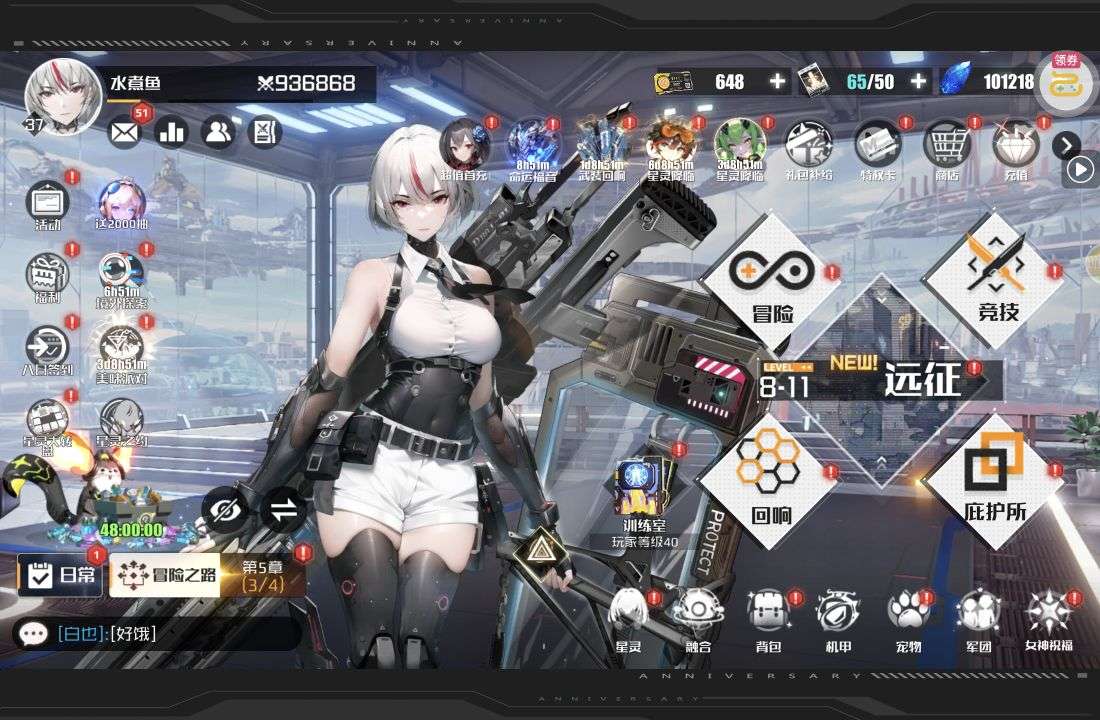Open the 宠物 pet menu

[908, 618]
